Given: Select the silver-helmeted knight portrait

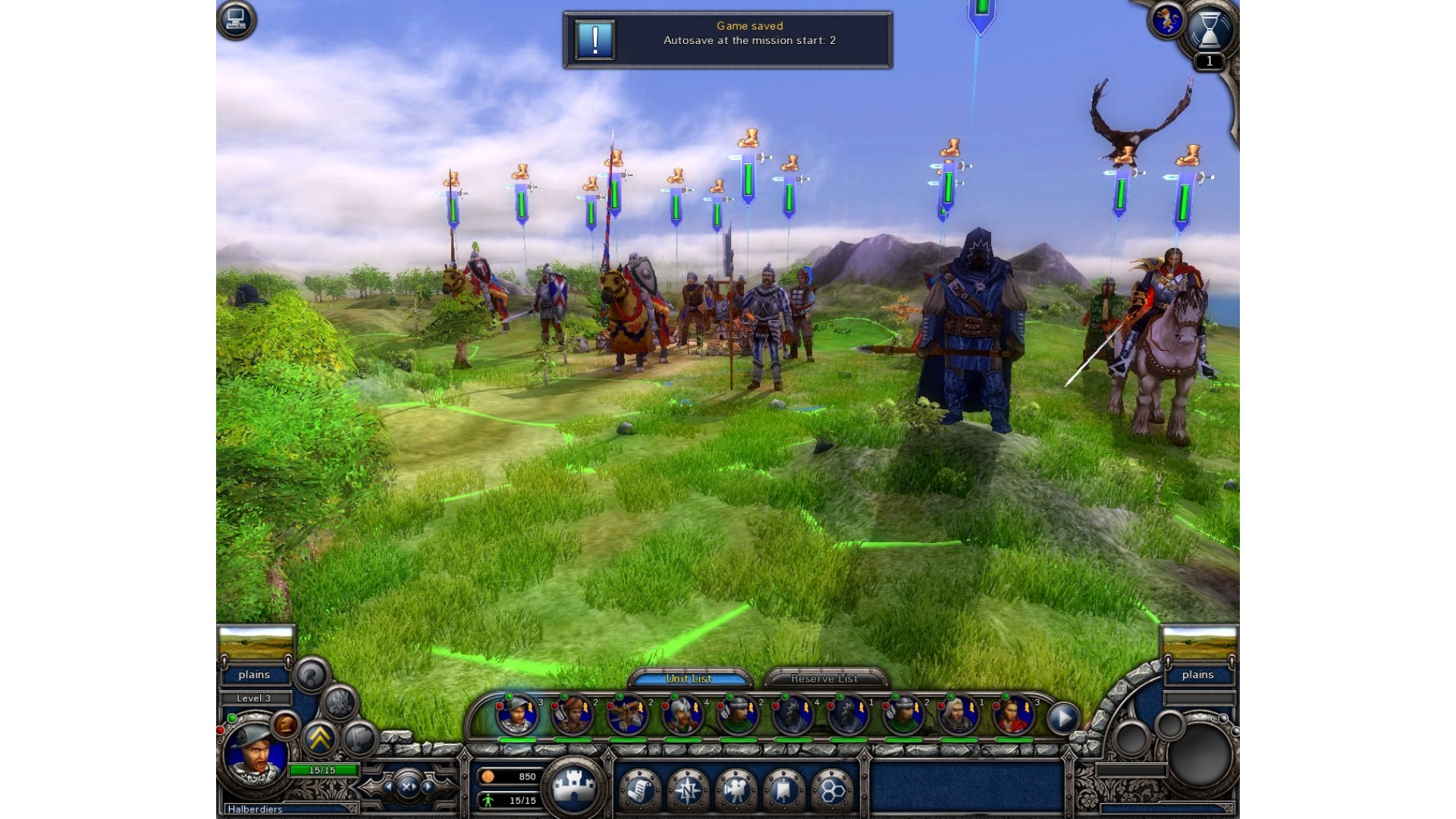Looking at the screenshot, I should point(682,715).
